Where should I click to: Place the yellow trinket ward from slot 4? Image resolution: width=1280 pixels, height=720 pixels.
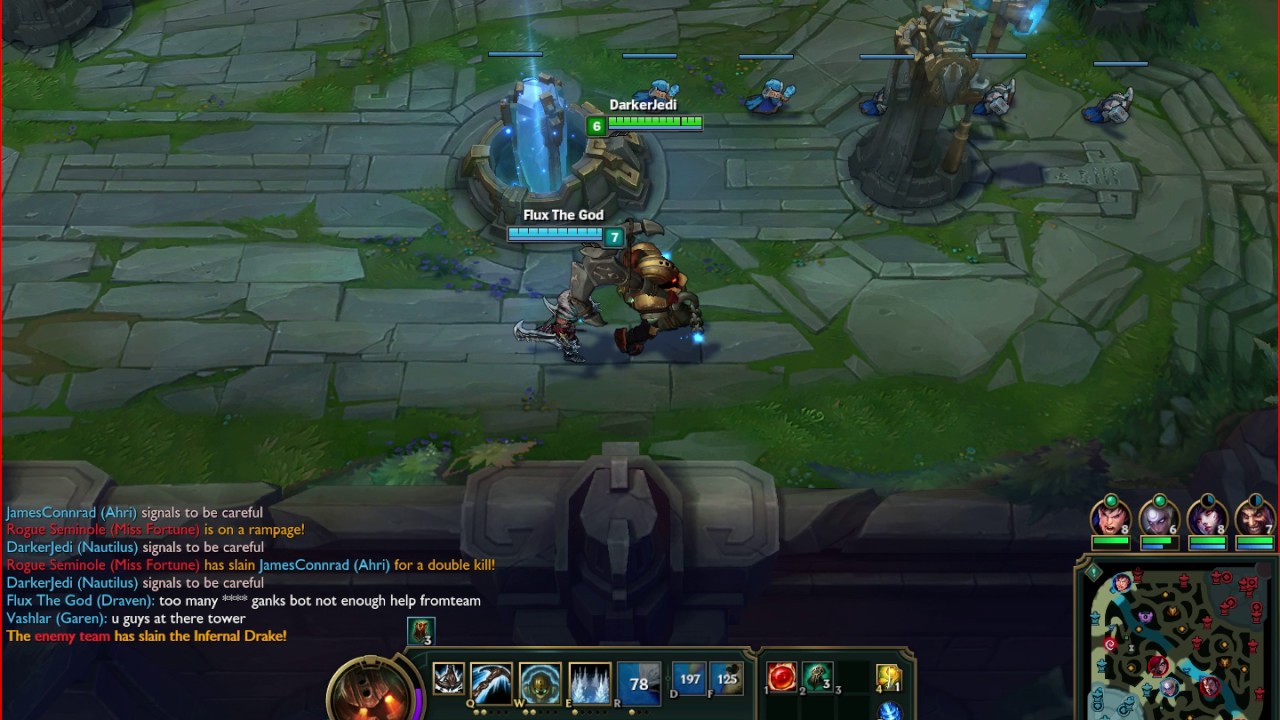[x=889, y=678]
